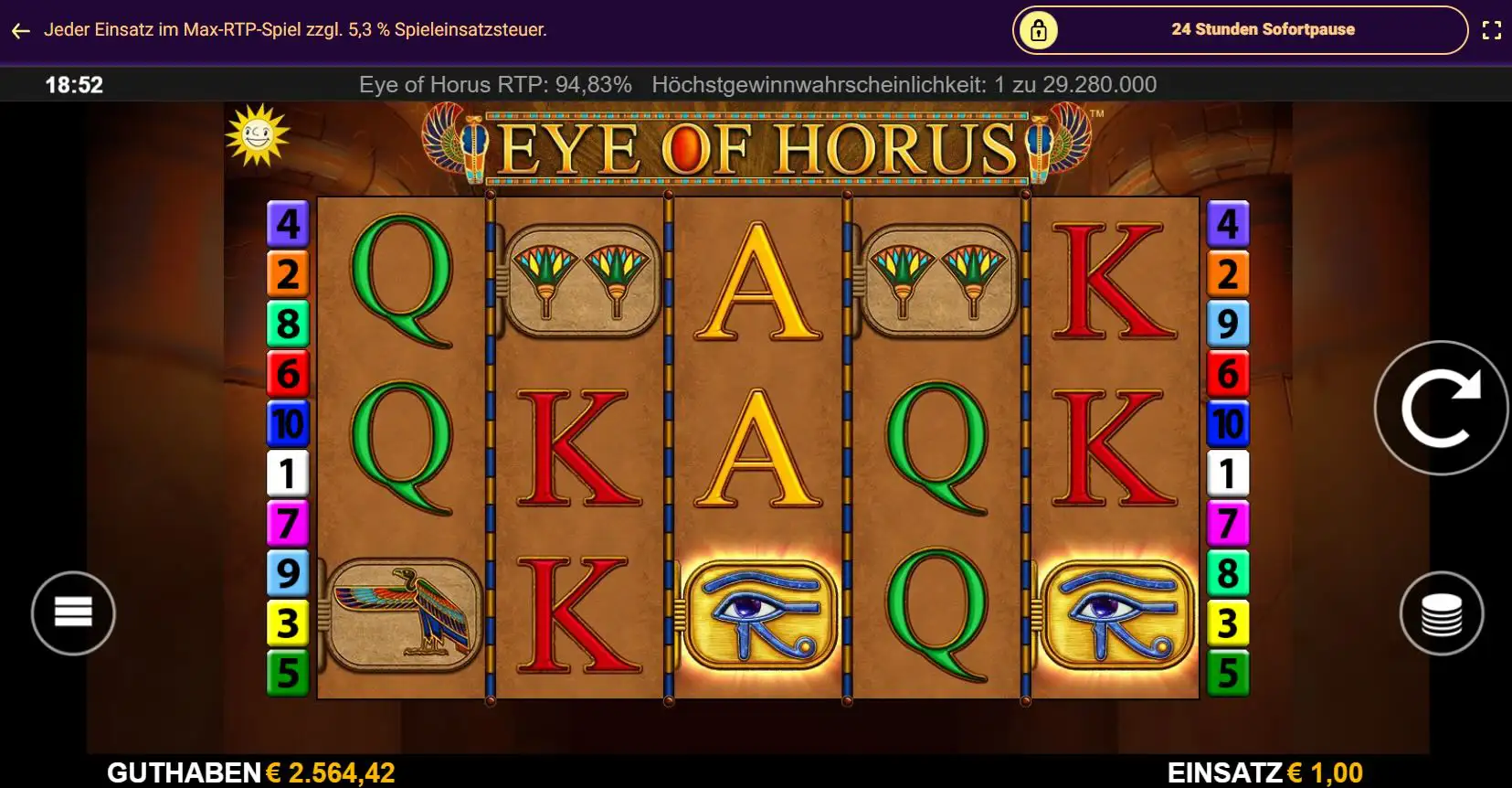
Task: Open the hamburger menu button
Action: click(73, 612)
